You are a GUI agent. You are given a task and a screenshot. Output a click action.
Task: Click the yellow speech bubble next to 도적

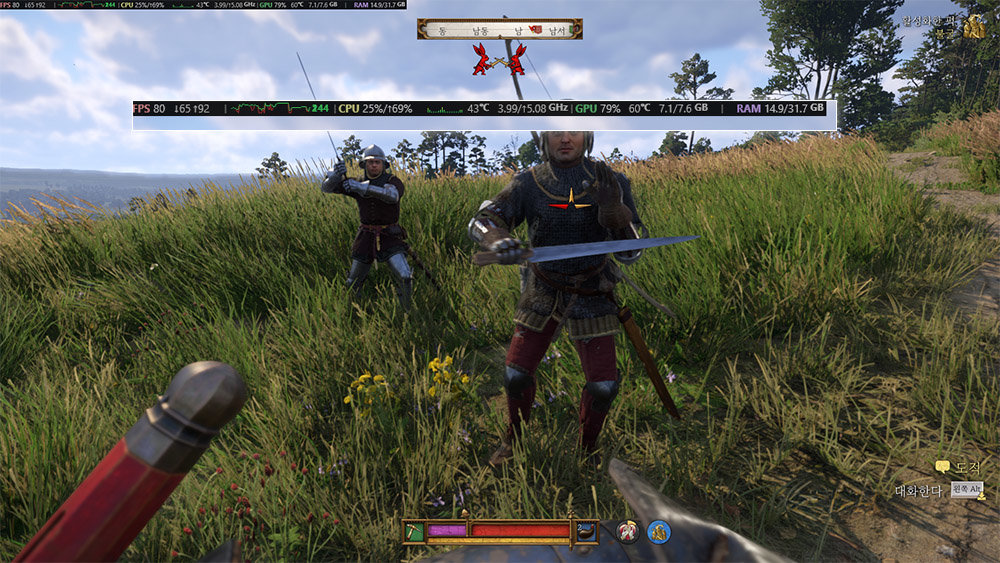[942, 467]
